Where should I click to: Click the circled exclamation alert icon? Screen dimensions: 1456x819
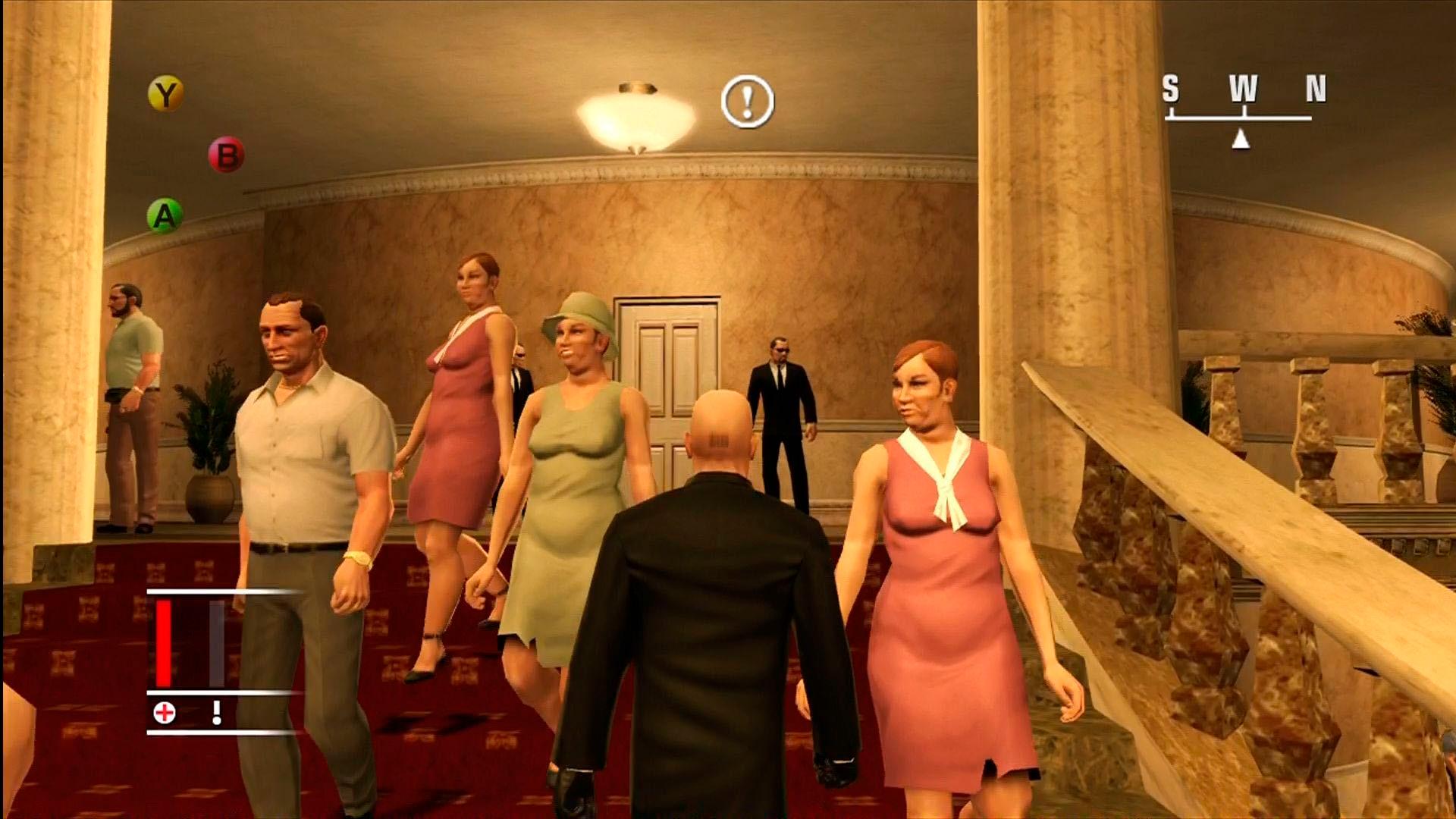tap(747, 102)
